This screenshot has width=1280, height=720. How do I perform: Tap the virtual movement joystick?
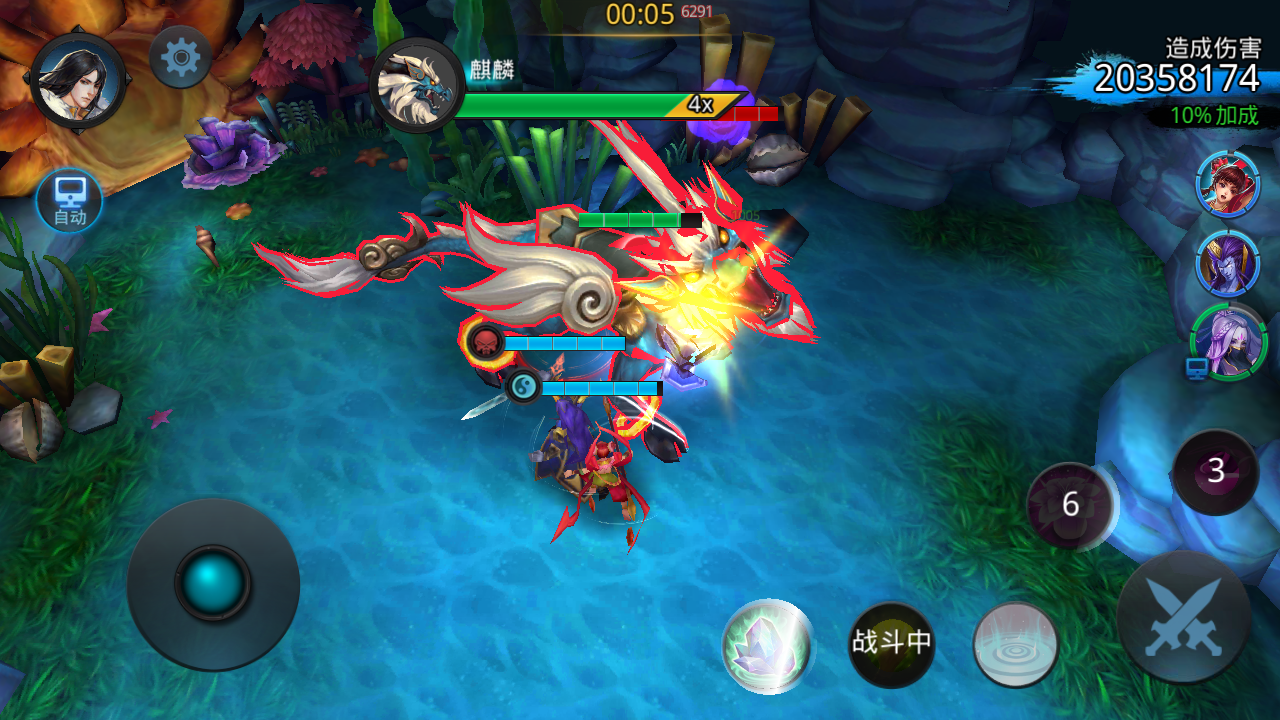213,583
